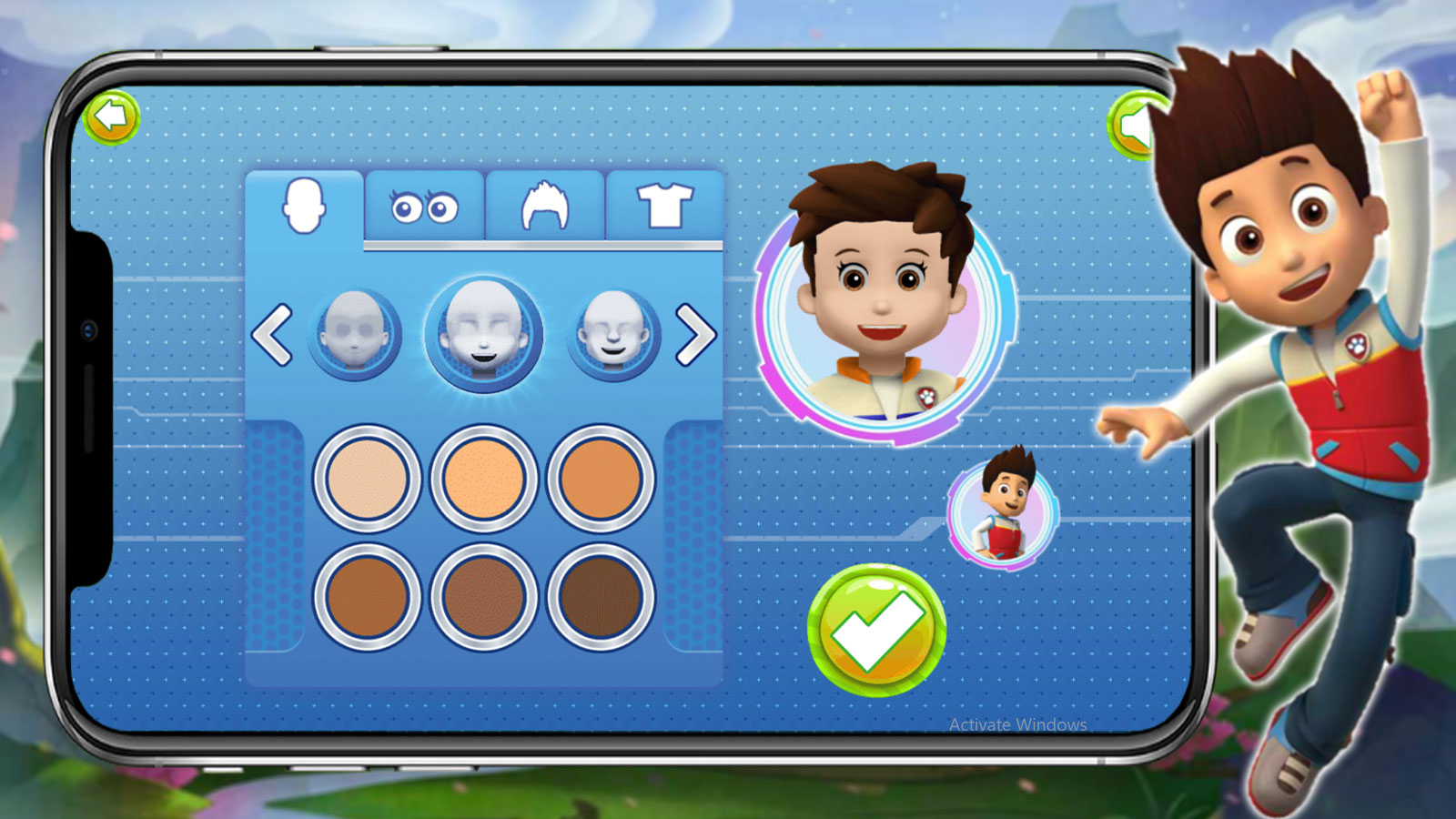
Task: Go back with the green arrow button
Action: click(x=111, y=117)
